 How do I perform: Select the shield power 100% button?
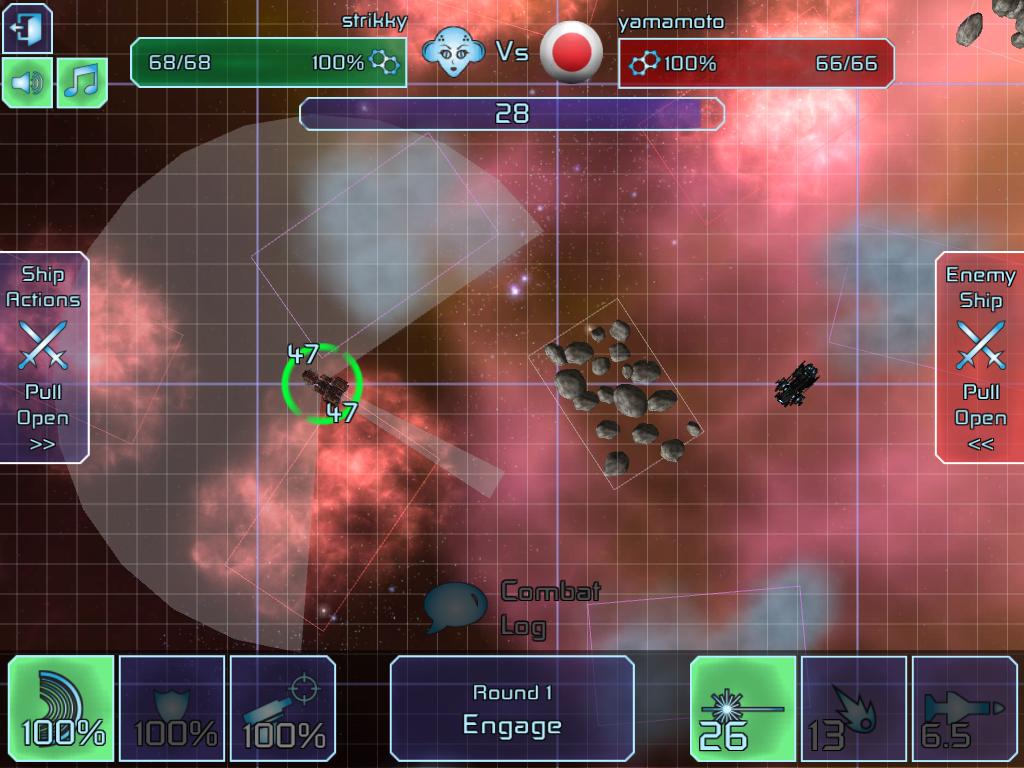tap(173, 708)
